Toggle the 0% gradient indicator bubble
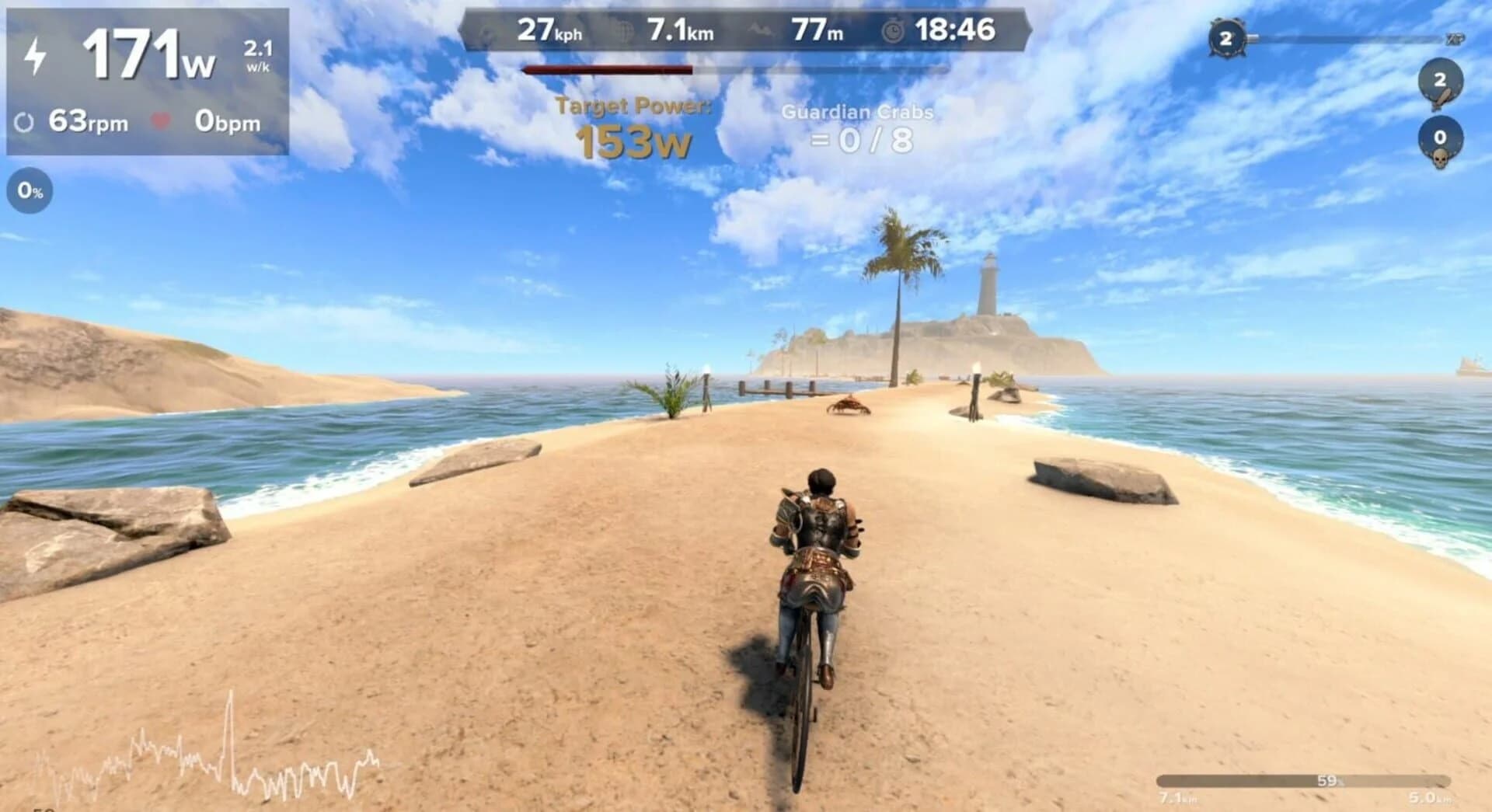 tap(29, 189)
